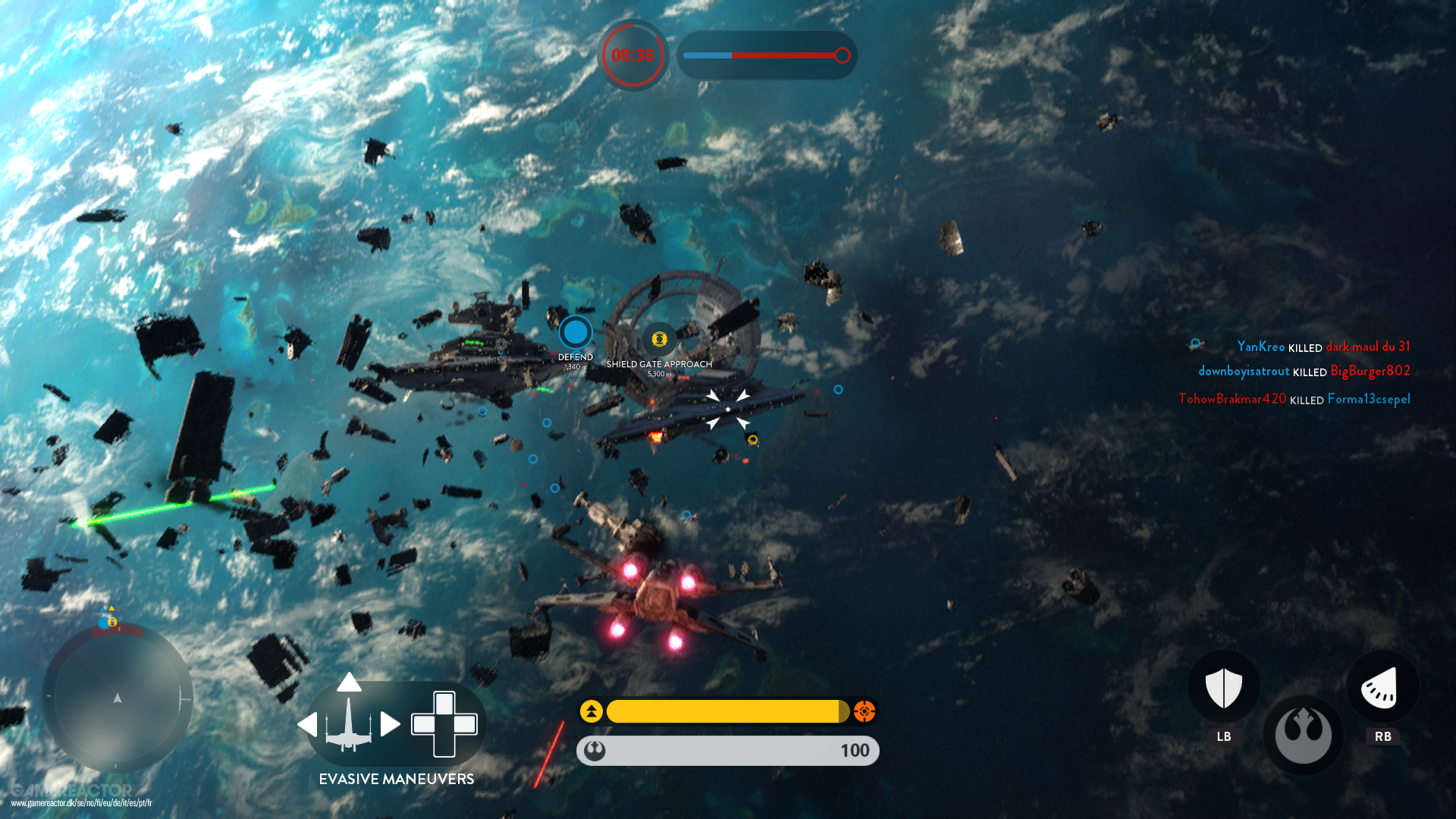
Task: Open the EVASIVE MANEUVERS label
Action: pos(397,779)
